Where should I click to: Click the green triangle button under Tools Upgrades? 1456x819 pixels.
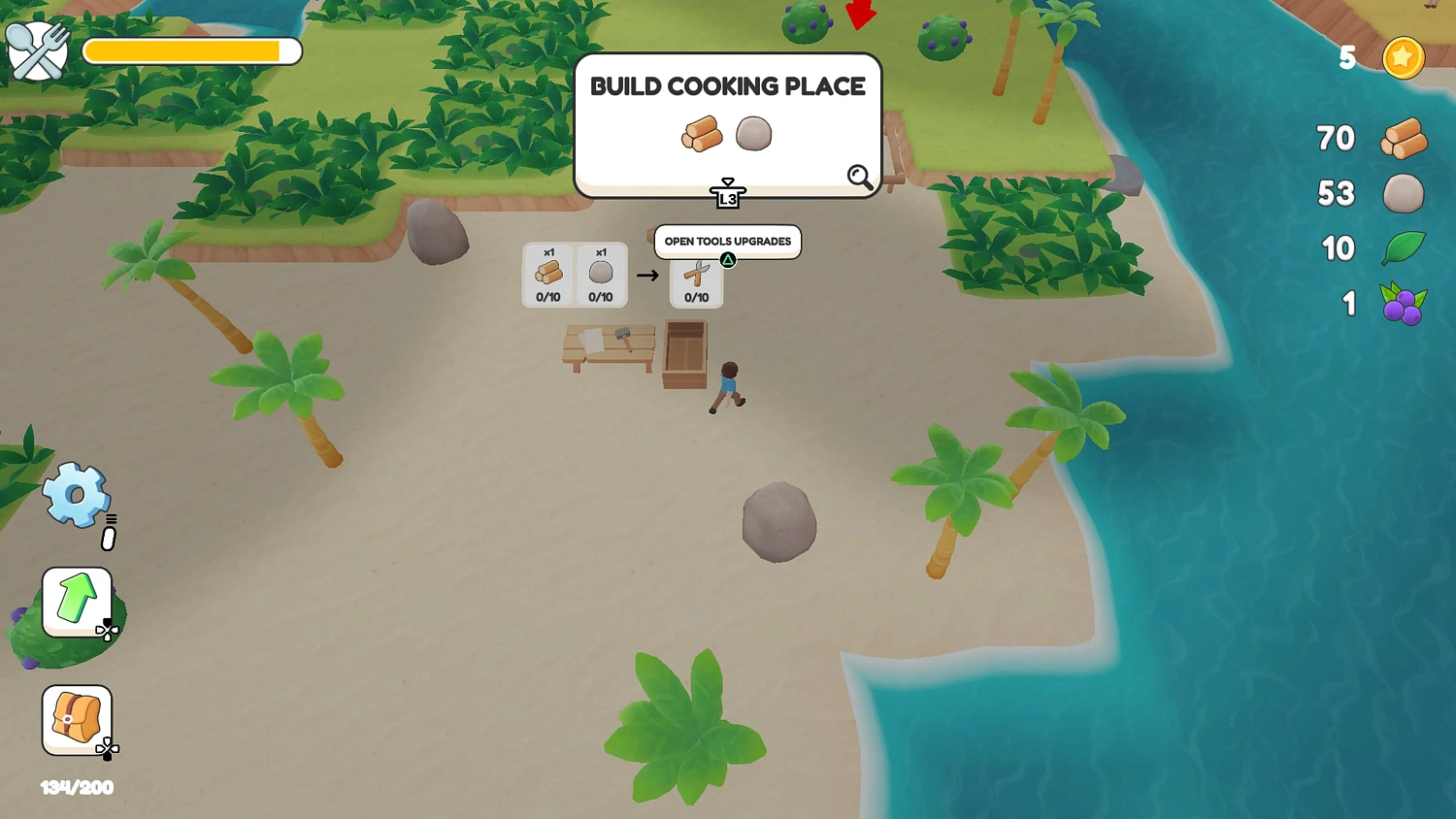[727, 259]
